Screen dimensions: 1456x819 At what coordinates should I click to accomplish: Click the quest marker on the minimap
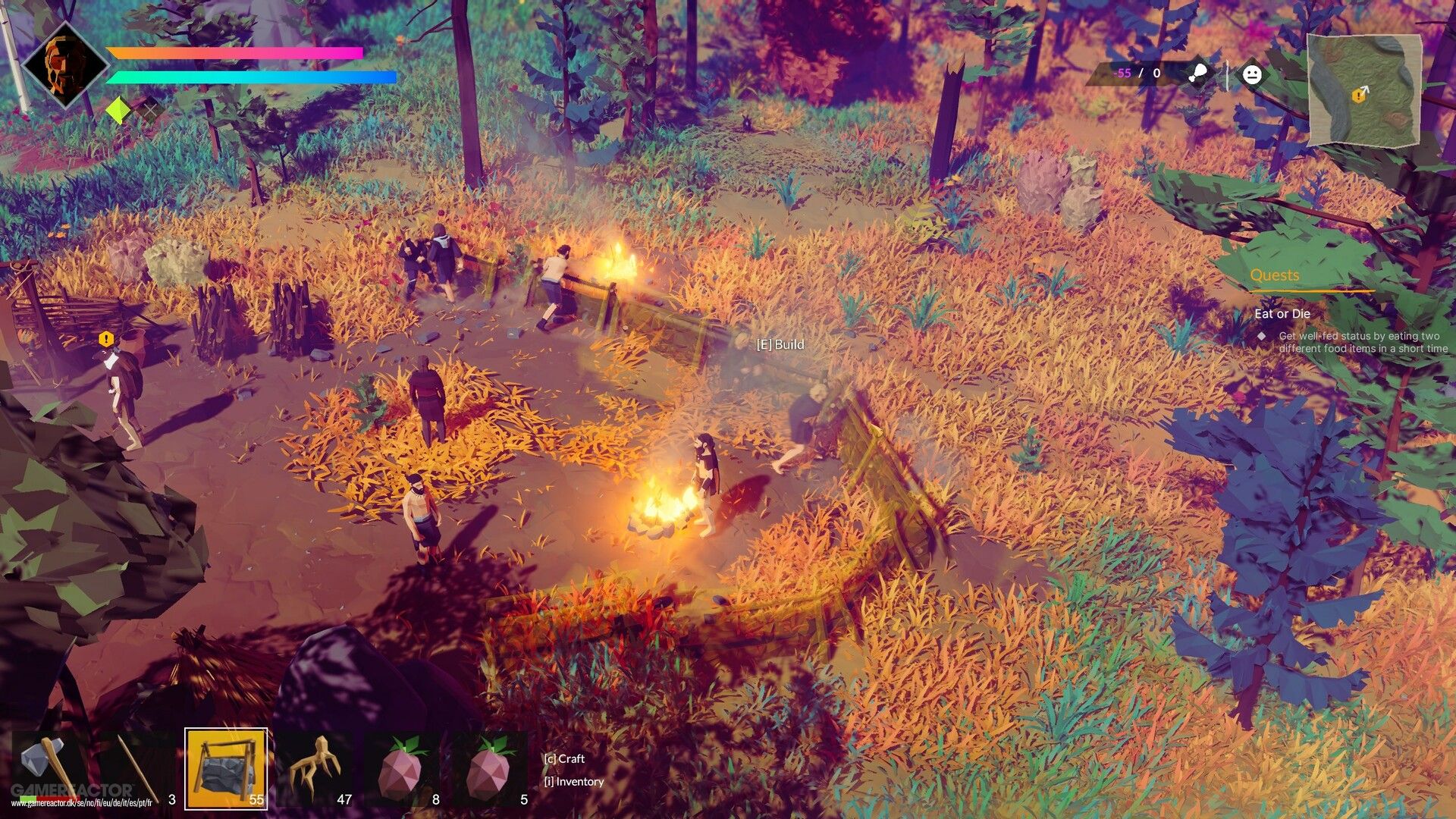pyautogui.click(x=1357, y=96)
